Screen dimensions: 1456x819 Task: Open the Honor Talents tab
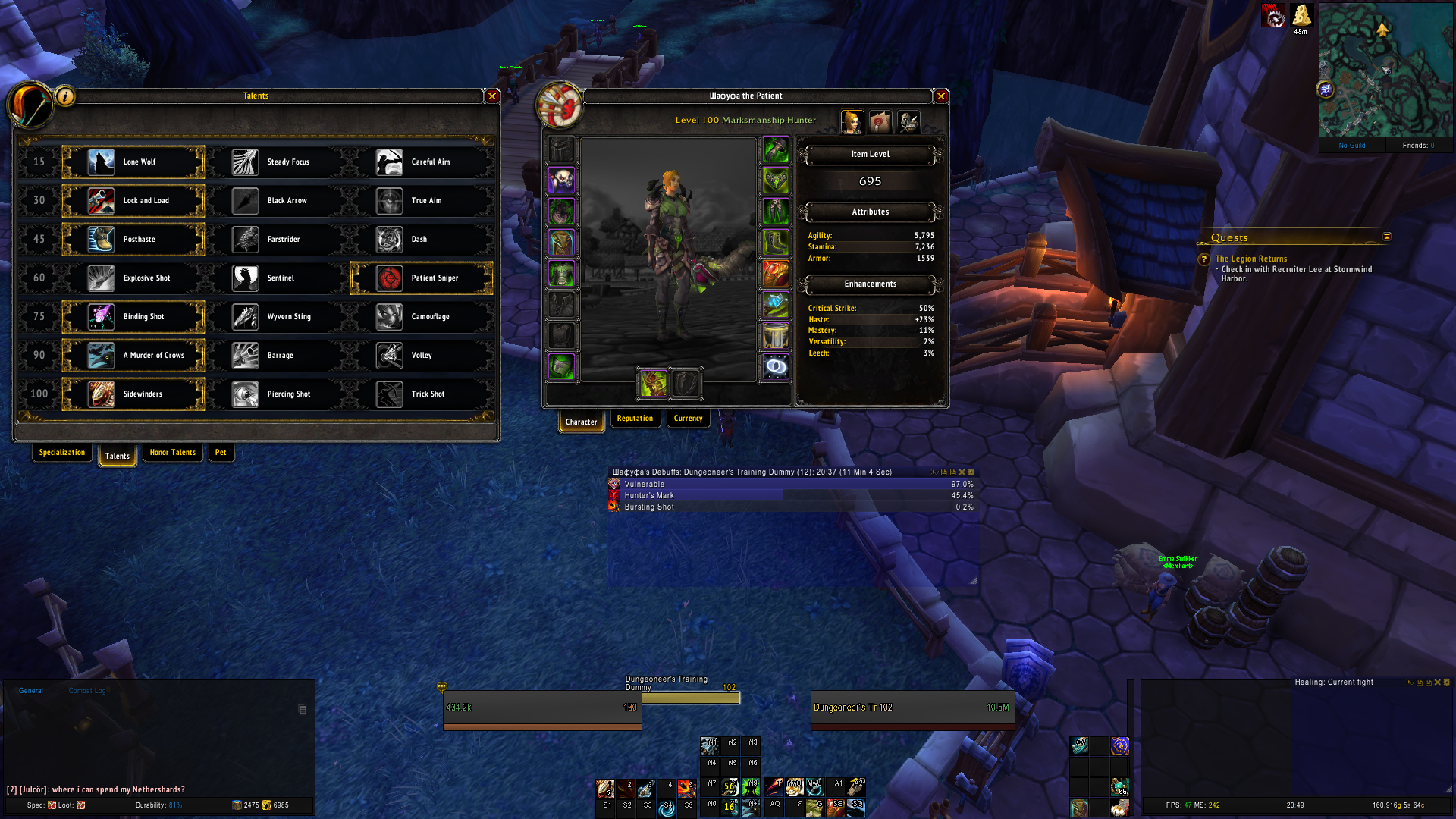pos(172,453)
